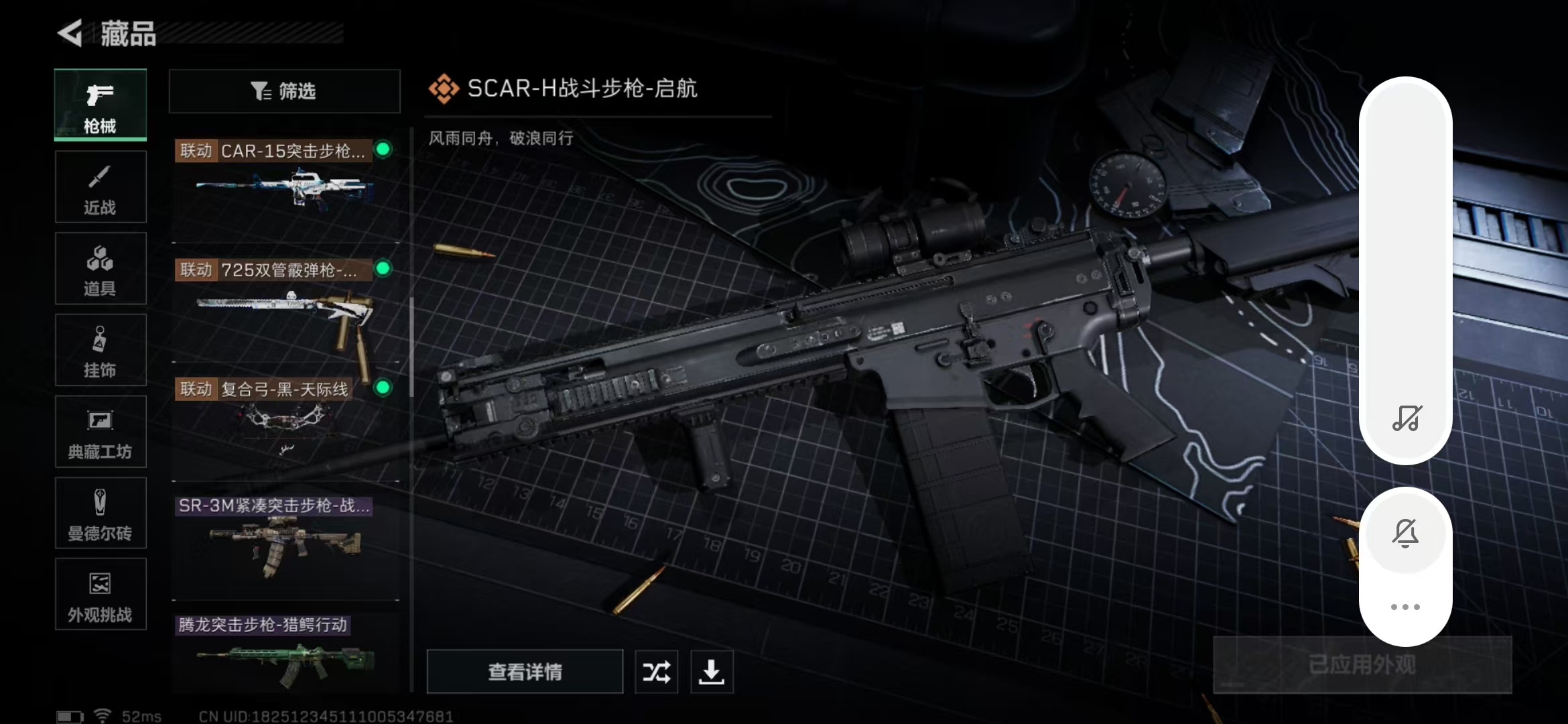Pick the SR-3M紧凑突击步枪 skin
Viewport: 1568px width, 724px height.
284,540
